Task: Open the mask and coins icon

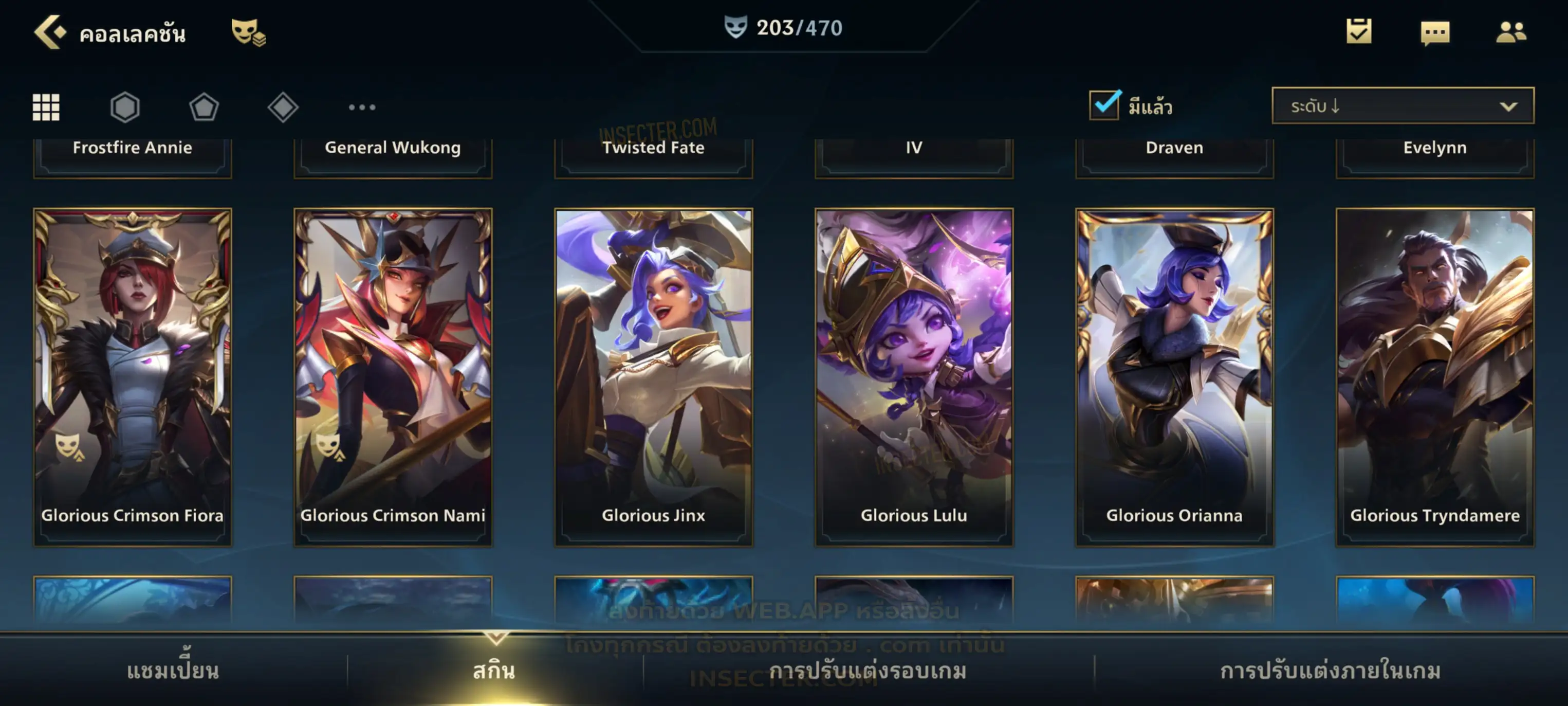Action: tap(248, 32)
